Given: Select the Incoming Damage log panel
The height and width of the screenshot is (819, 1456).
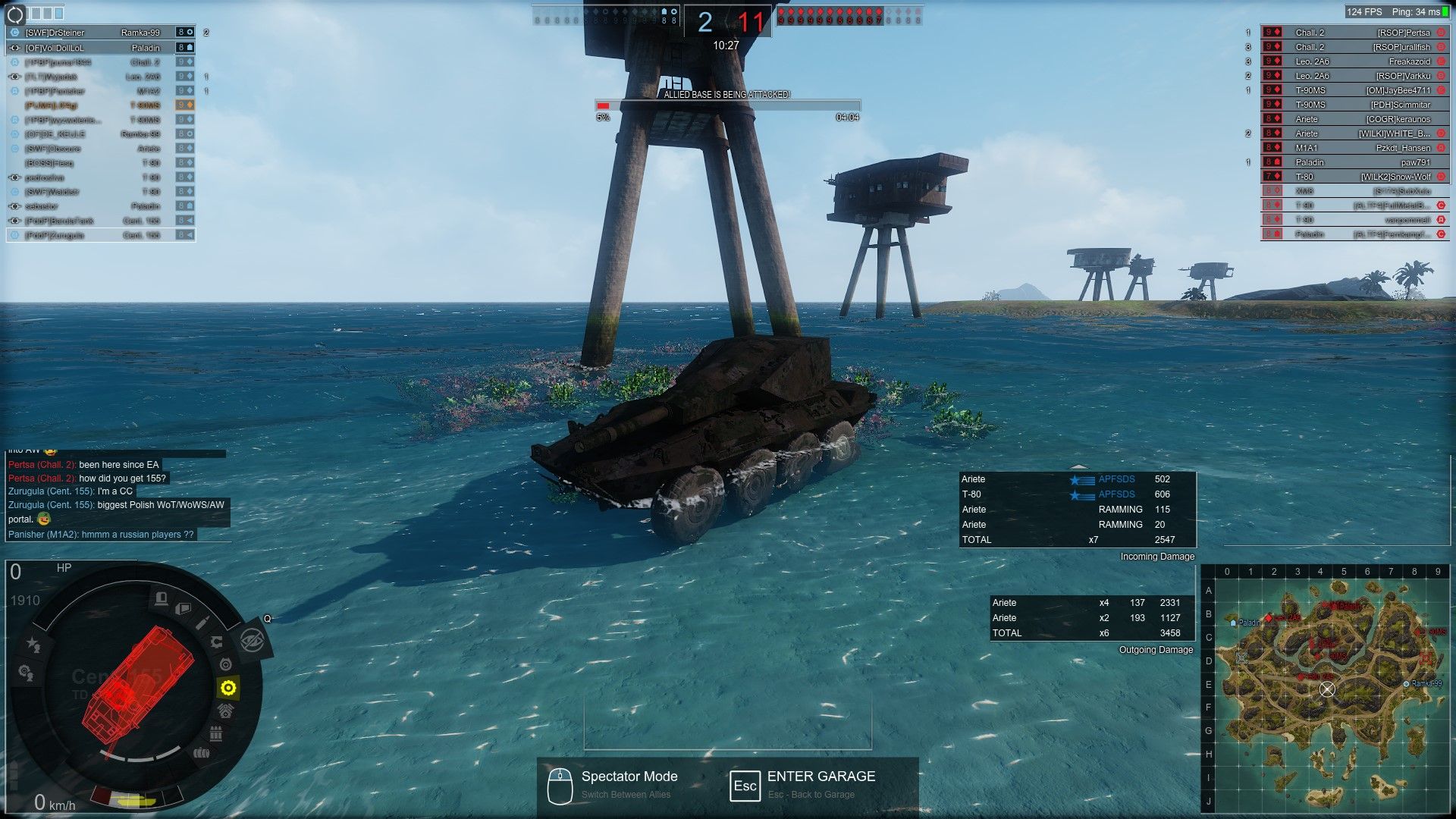Looking at the screenshot, I should 1077,509.
